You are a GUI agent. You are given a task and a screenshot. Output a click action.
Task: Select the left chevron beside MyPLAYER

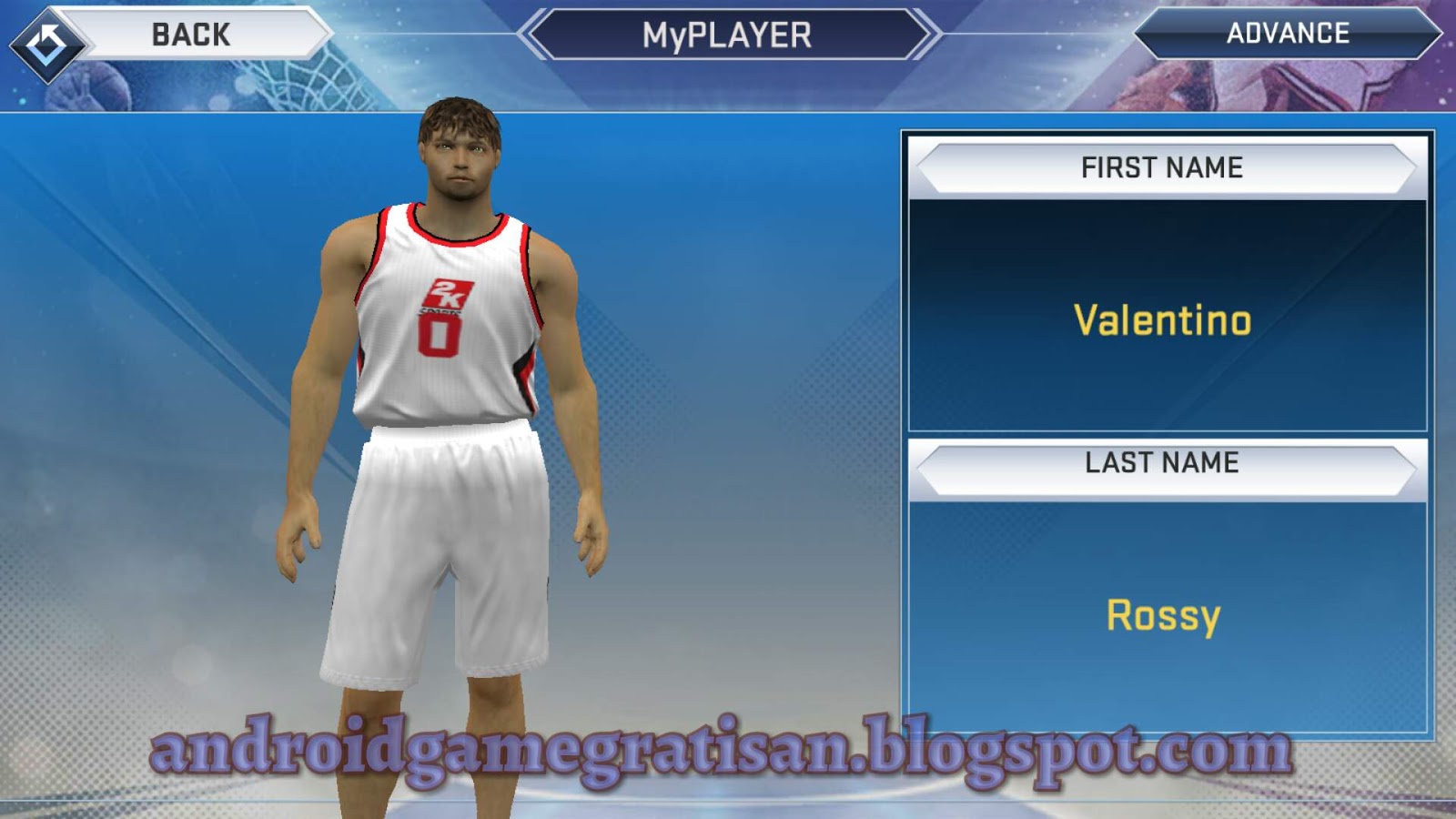point(537,34)
